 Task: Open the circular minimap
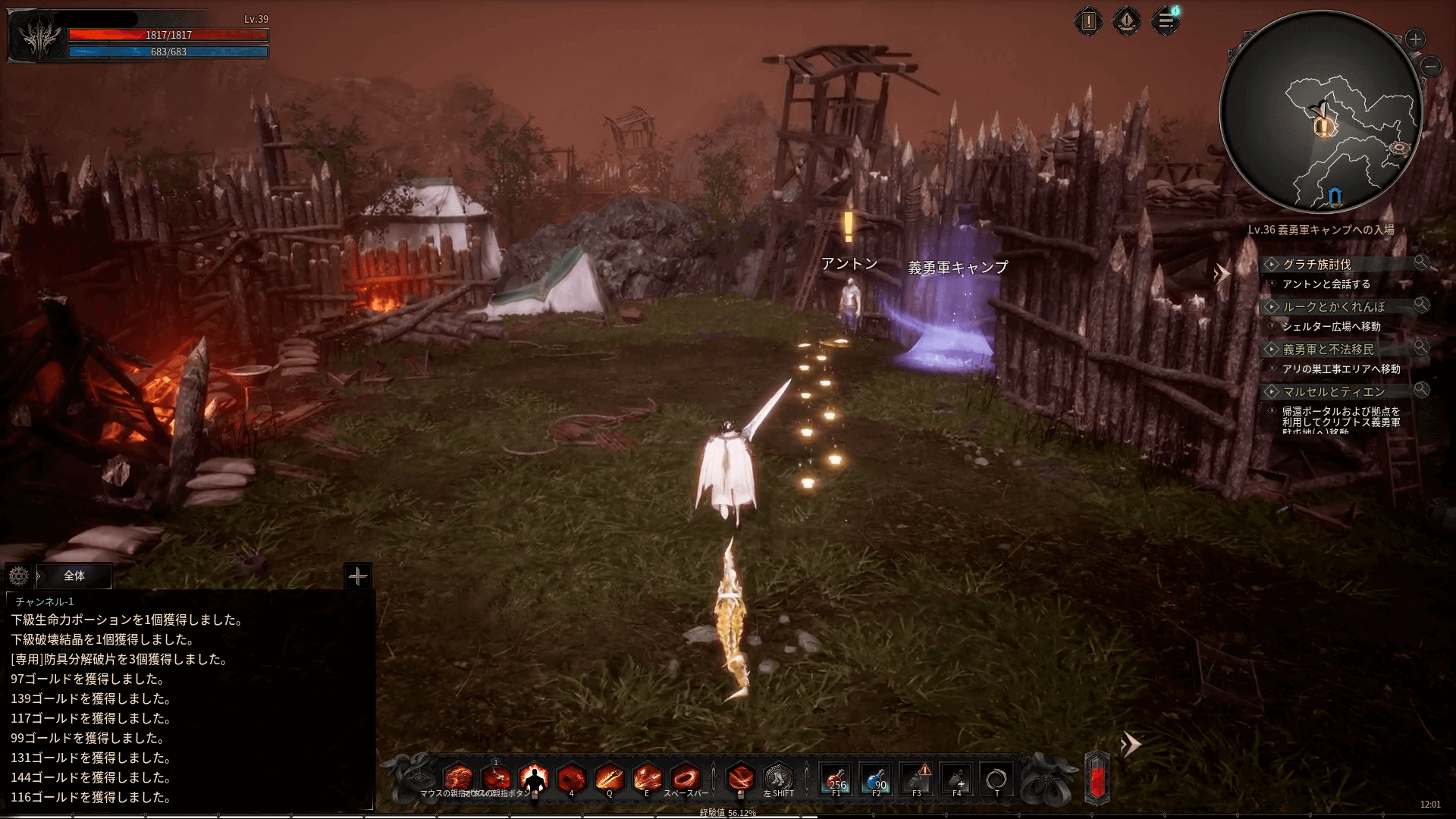click(x=1320, y=112)
